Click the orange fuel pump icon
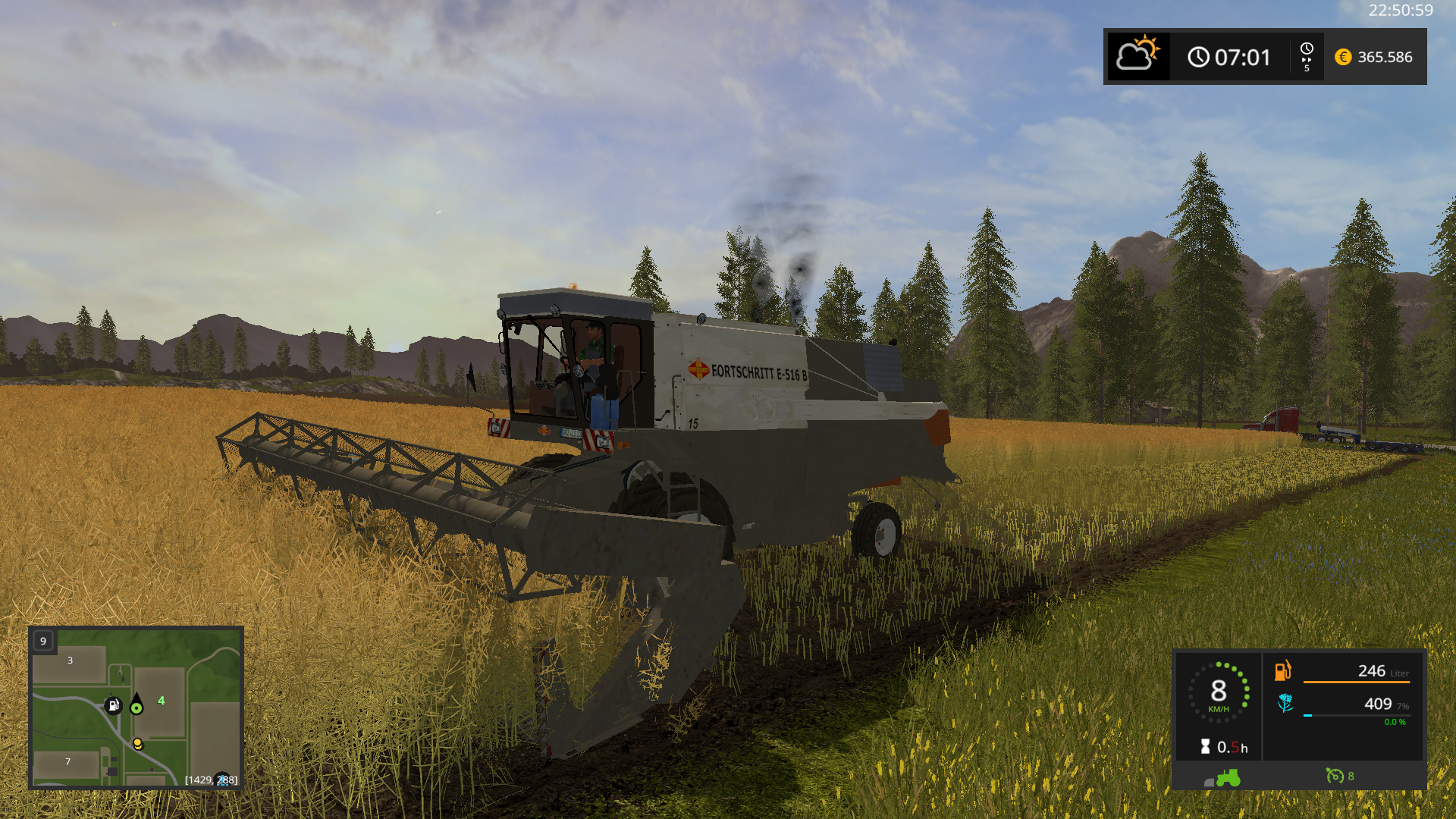The height and width of the screenshot is (819, 1456). pos(1282,670)
